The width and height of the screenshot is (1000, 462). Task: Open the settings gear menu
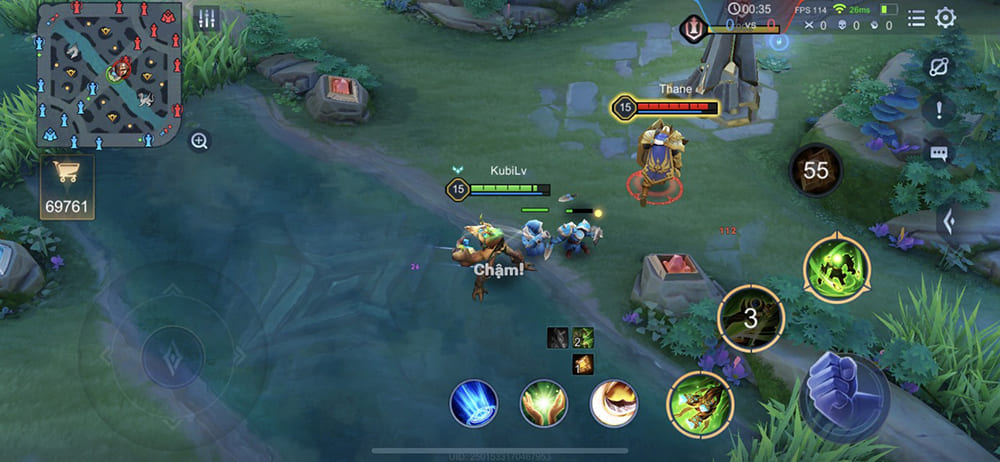pos(945,18)
